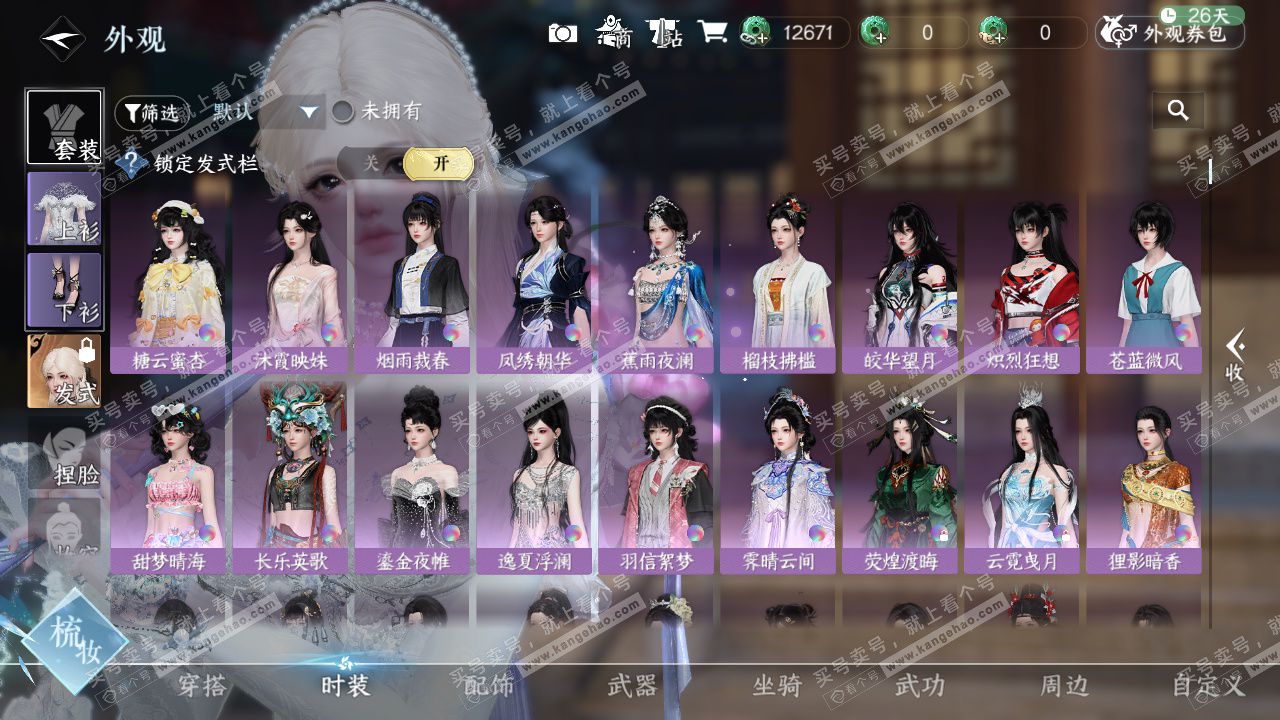Choose the 发式 hairstyle category
The height and width of the screenshot is (720, 1280).
(65, 371)
